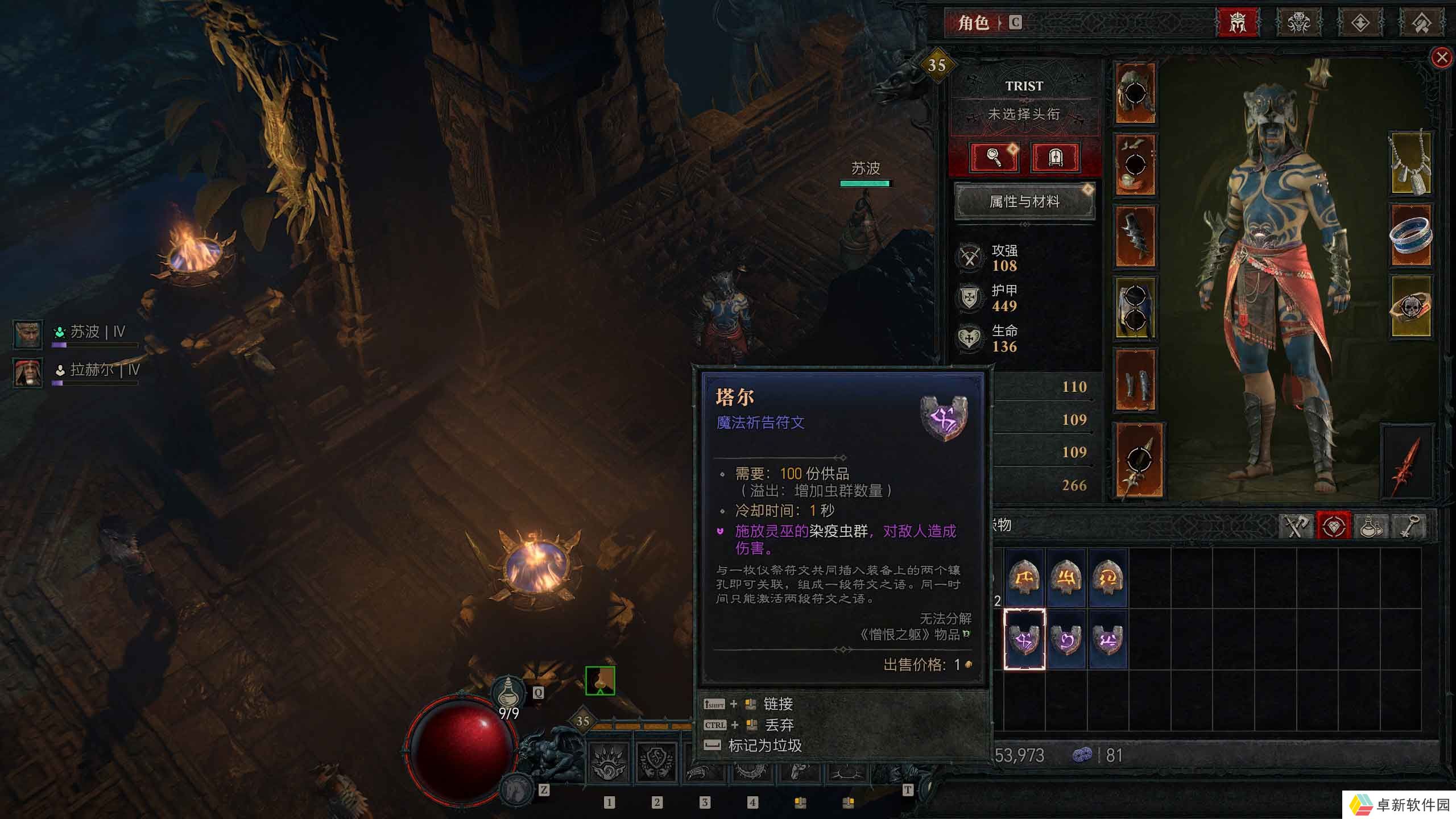The height and width of the screenshot is (819, 1456).
Task: Click the magnifying glass inspect button
Action: [x=994, y=156]
